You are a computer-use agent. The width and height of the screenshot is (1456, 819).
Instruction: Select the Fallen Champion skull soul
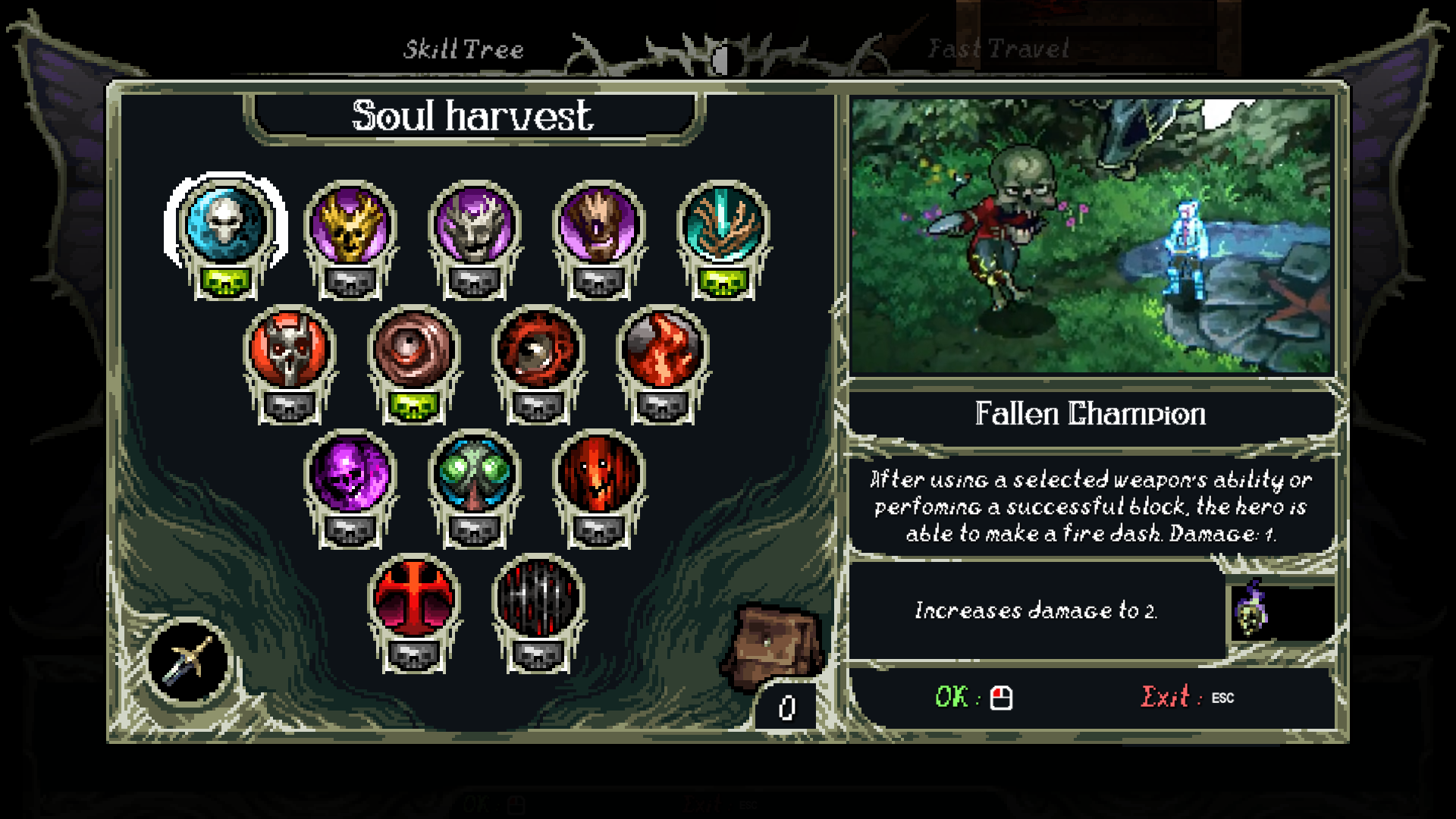(x=225, y=225)
